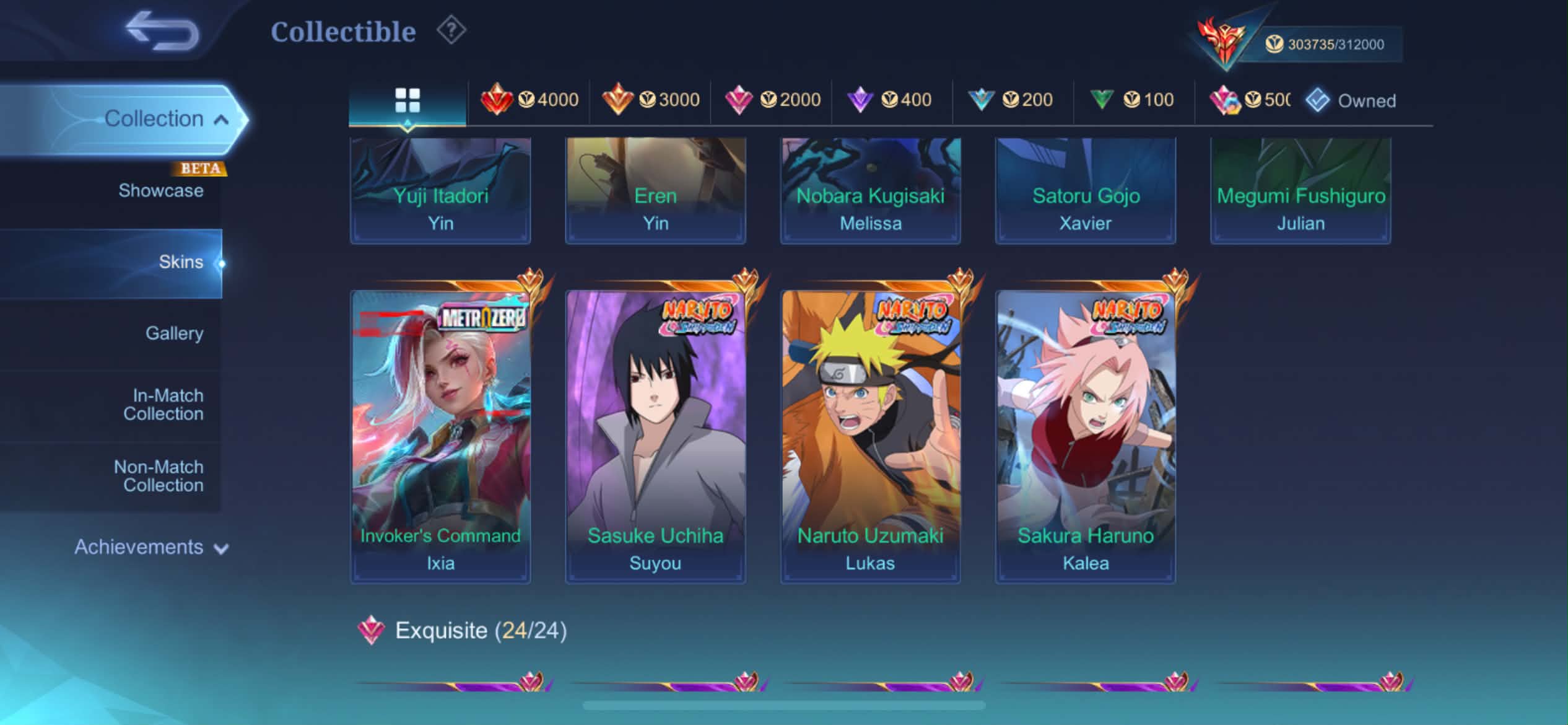Image resolution: width=1568 pixels, height=725 pixels.
Task: Show all skins with grid tab
Action: [x=407, y=100]
